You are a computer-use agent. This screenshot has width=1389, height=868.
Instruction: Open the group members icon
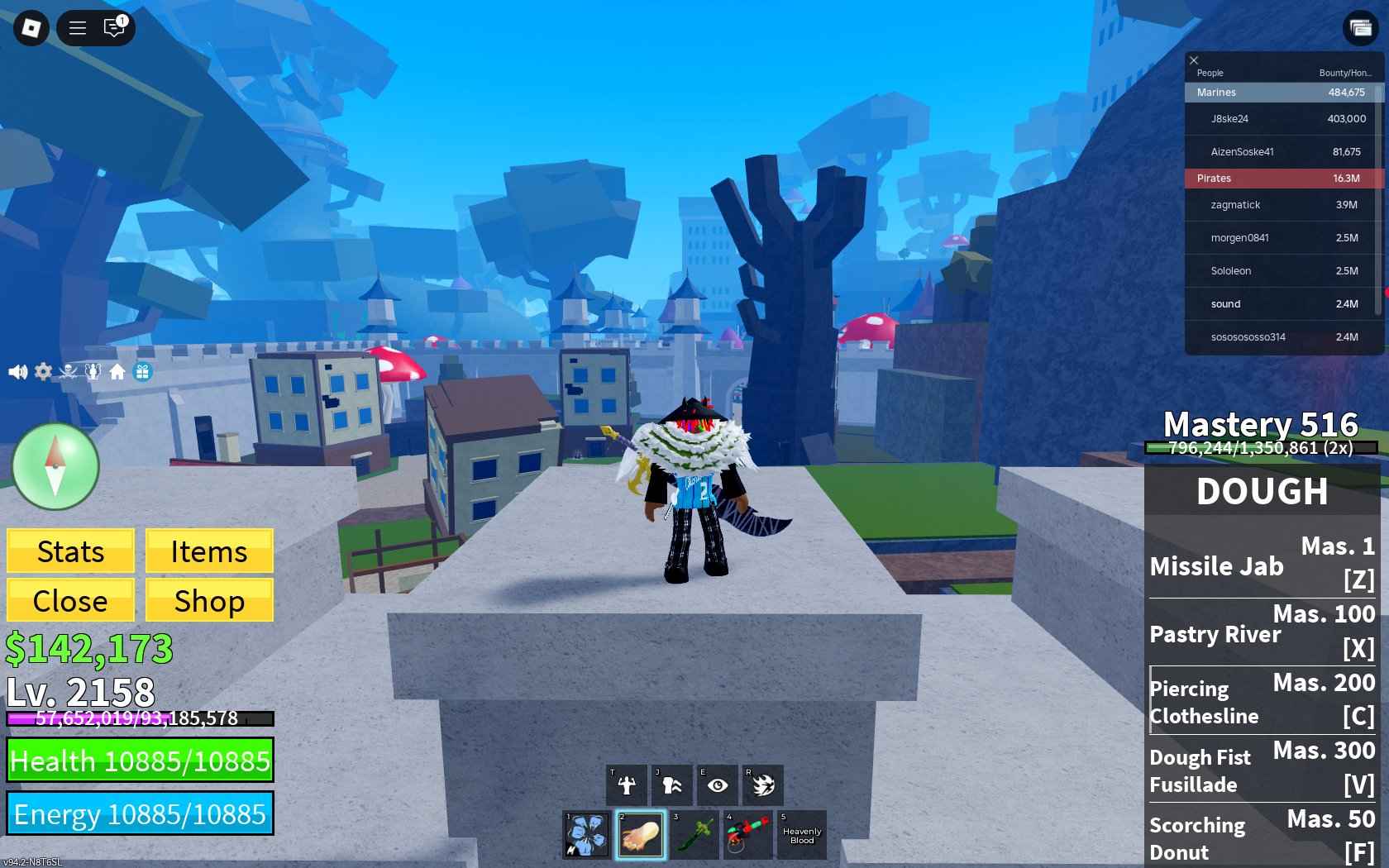[x=93, y=371]
